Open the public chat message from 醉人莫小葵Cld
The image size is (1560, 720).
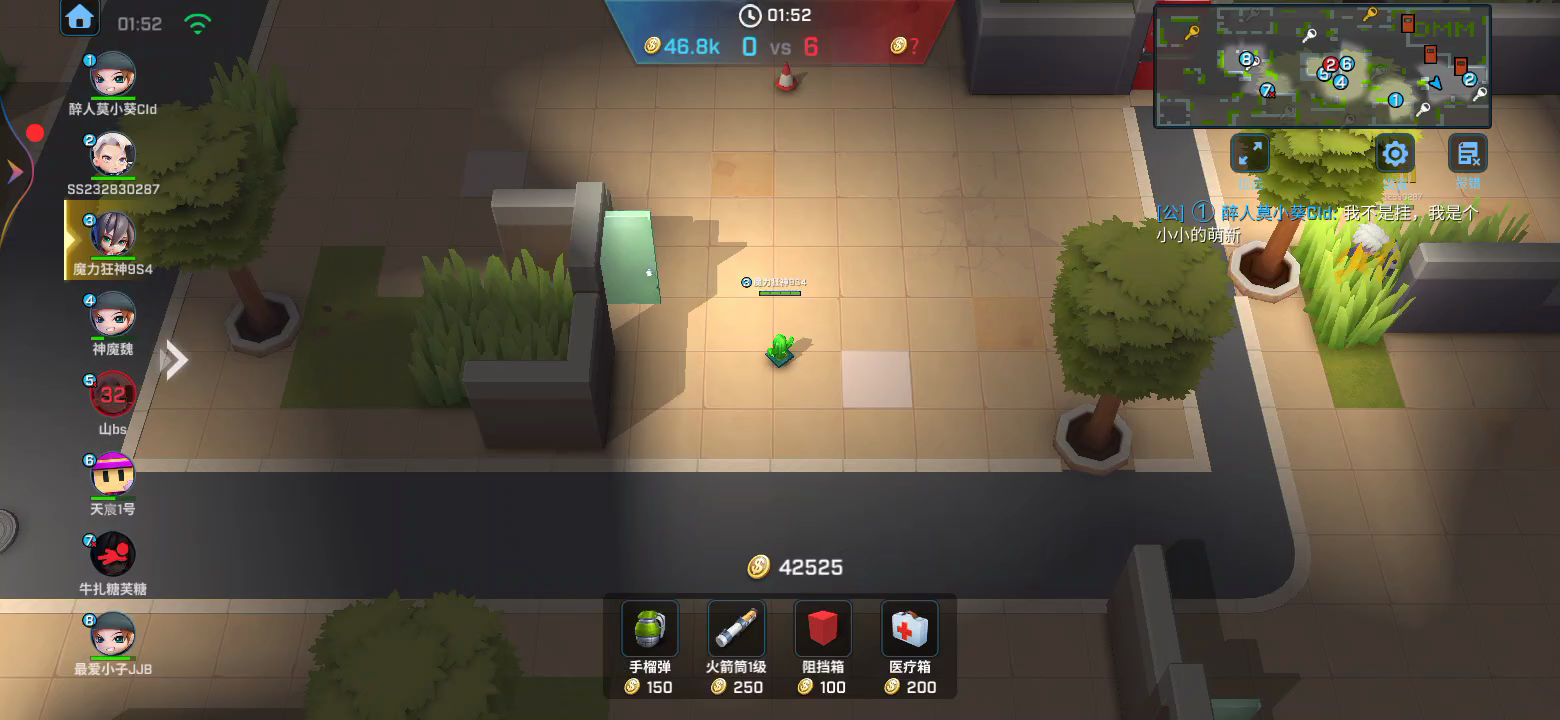(1316, 223)
